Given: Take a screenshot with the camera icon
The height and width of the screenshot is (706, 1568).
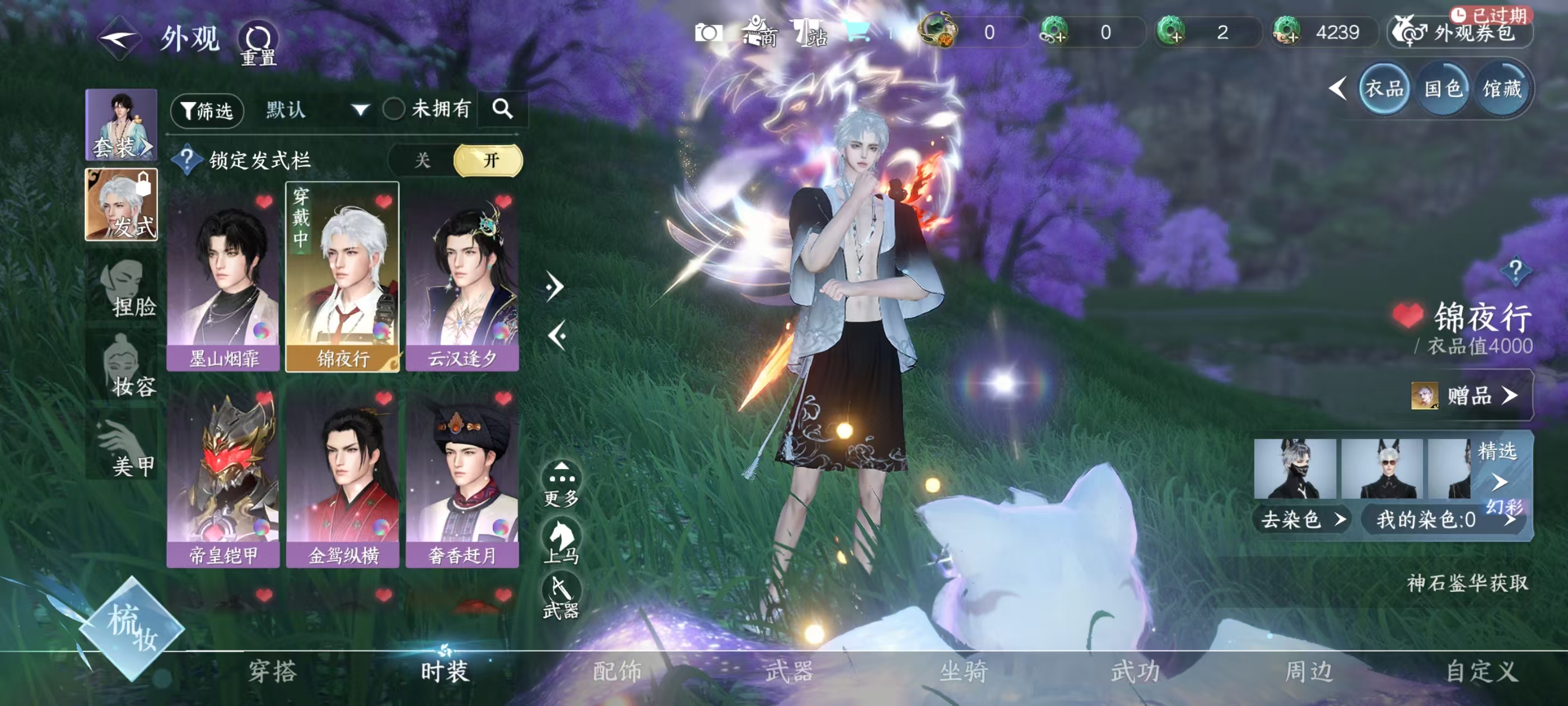Looking at the screenshot, I should 708,33.
